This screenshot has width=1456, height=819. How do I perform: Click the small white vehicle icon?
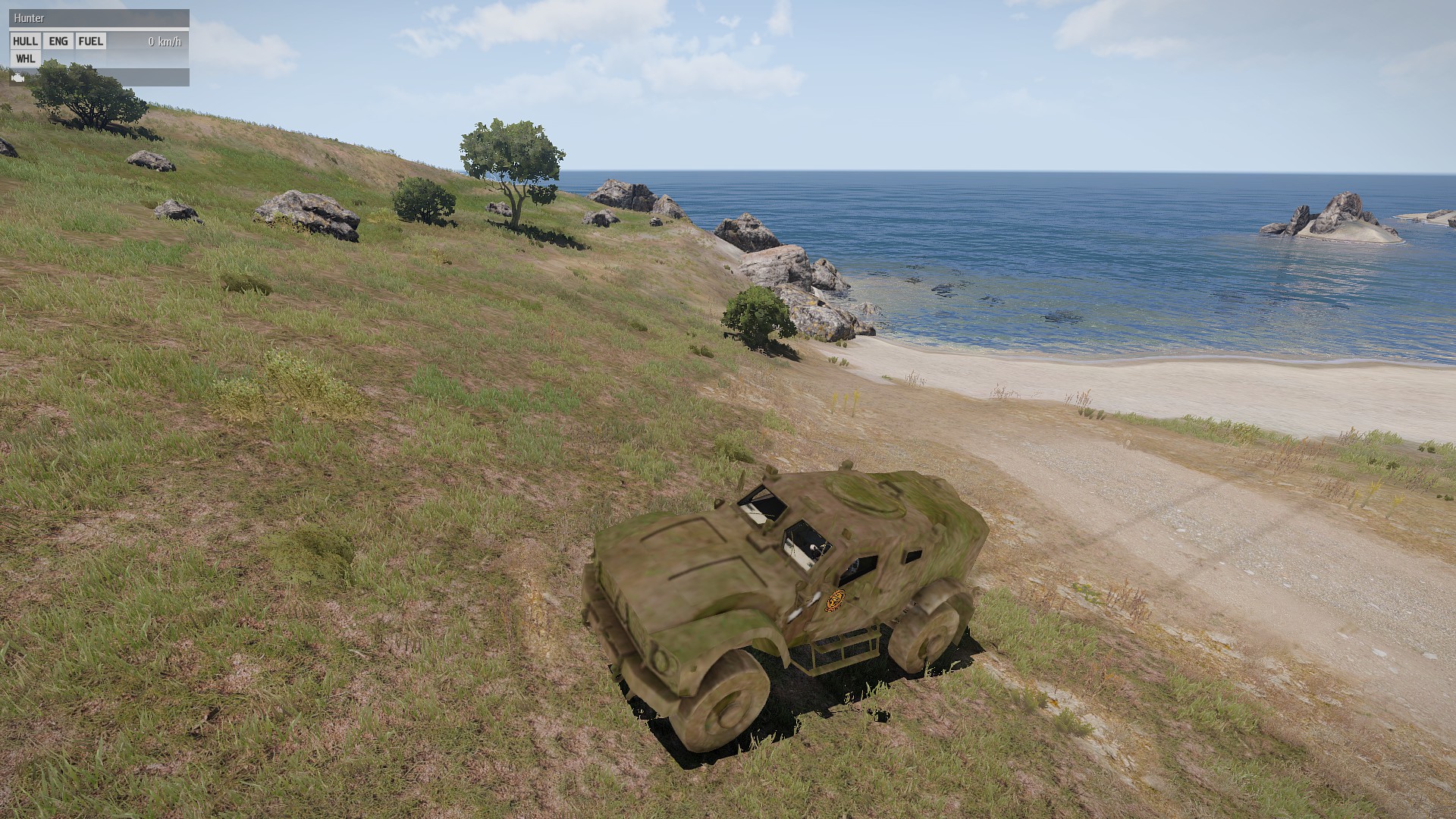18,77
